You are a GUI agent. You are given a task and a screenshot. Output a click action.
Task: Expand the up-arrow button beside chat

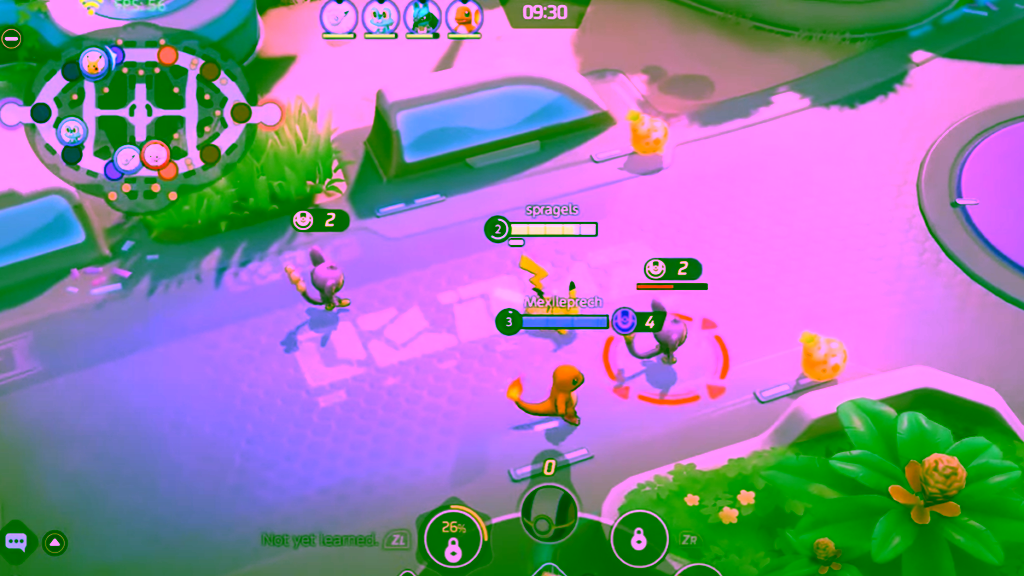[55, 542]
